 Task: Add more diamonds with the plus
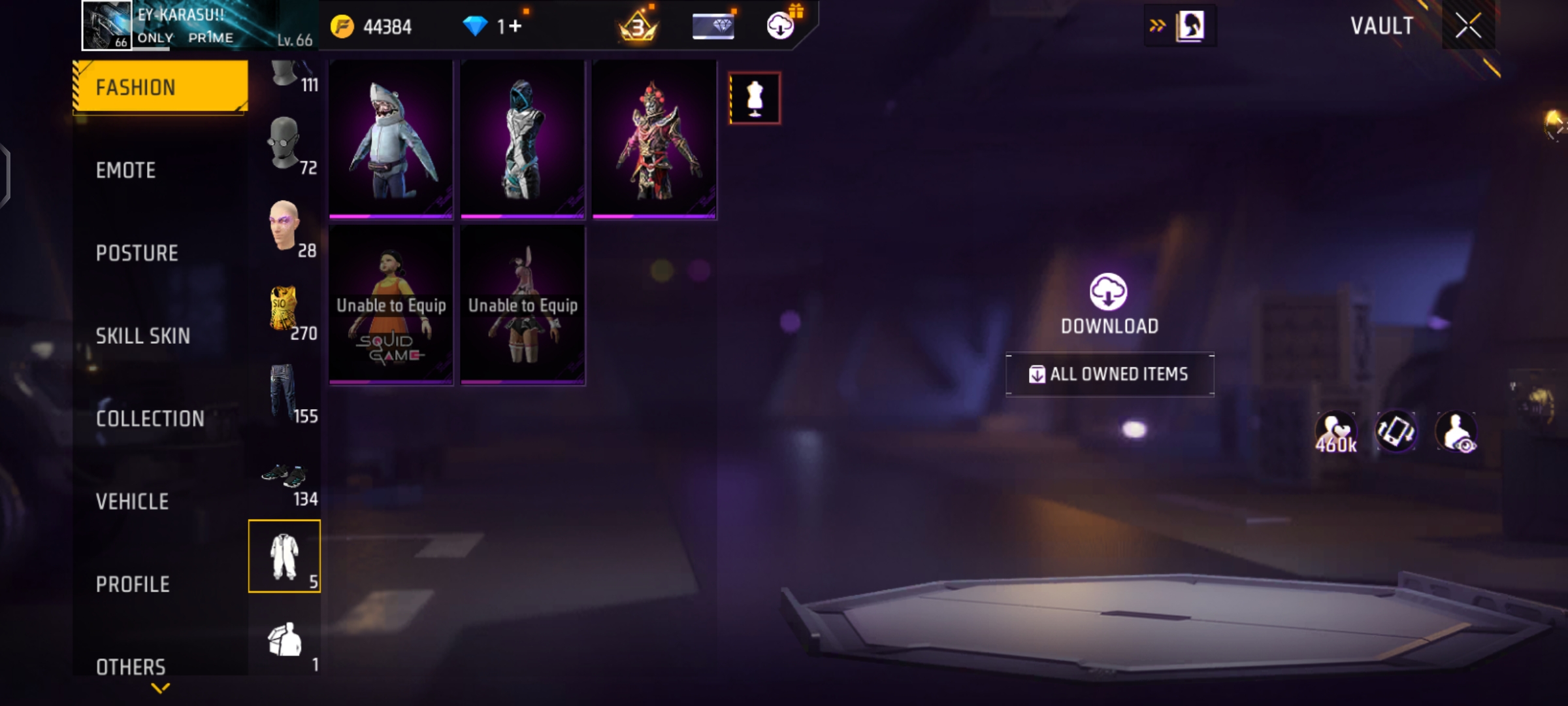point(515,26)
